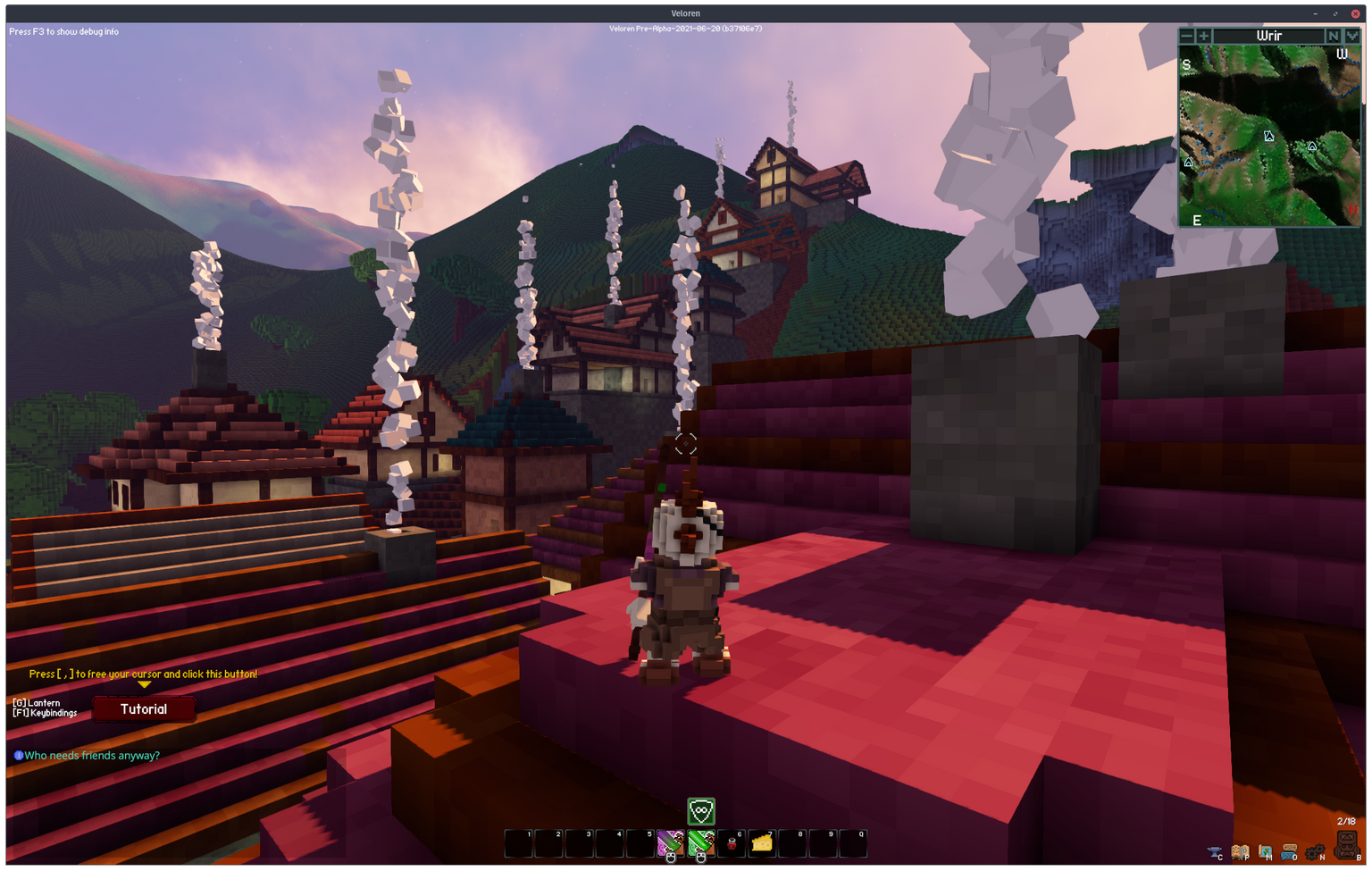The image size is (1372, 871).
Task: Activate the green staff secondary ability
Action: click(701, 843)
